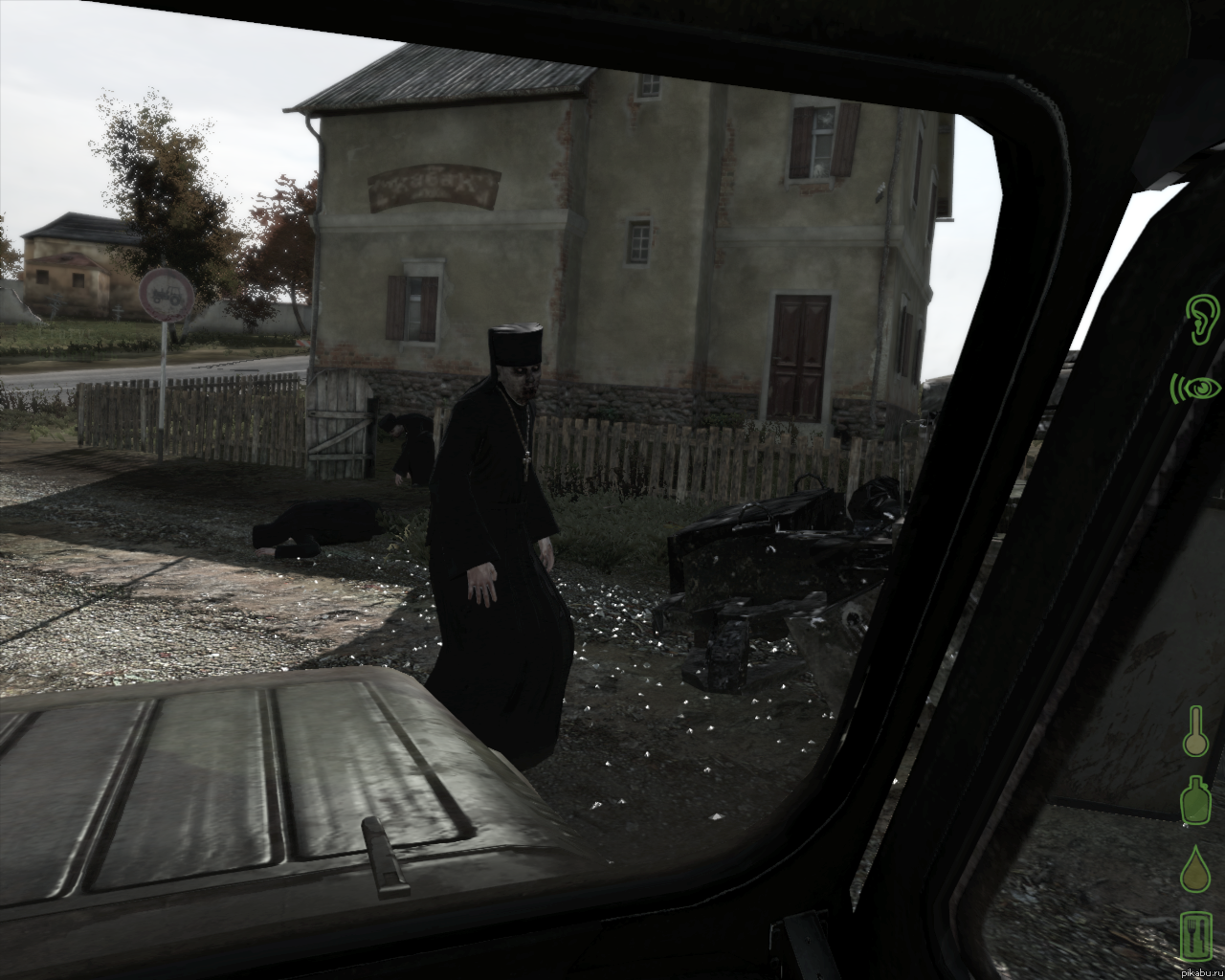Screen dimensions: 1225x980
Task: Select the eye visibility indicator icon
Action: 1197,388
